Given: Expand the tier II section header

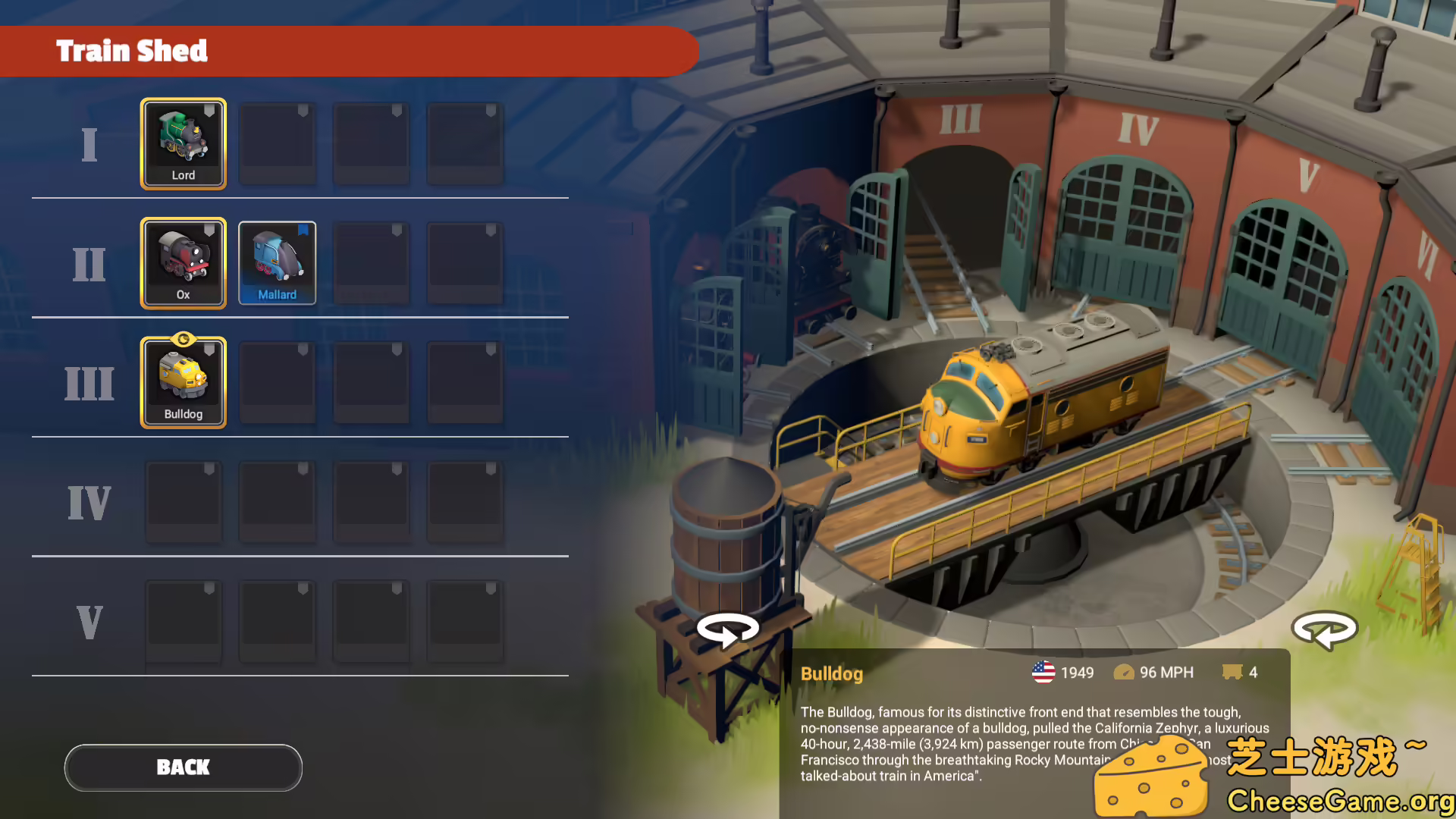Looking at the screenshot, I should click(89, 263).
